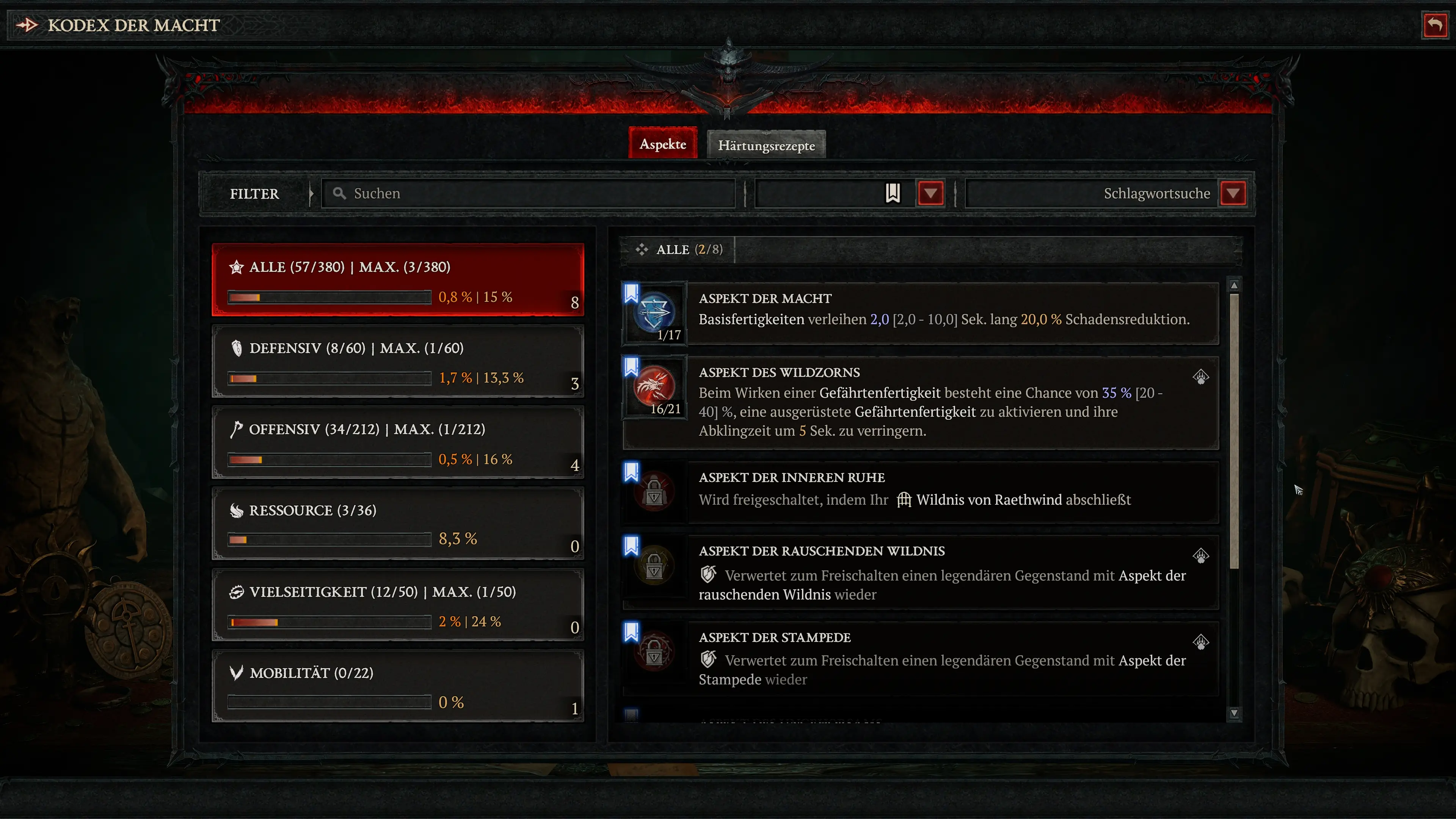Open the bookmark filter dropdown

930,193
